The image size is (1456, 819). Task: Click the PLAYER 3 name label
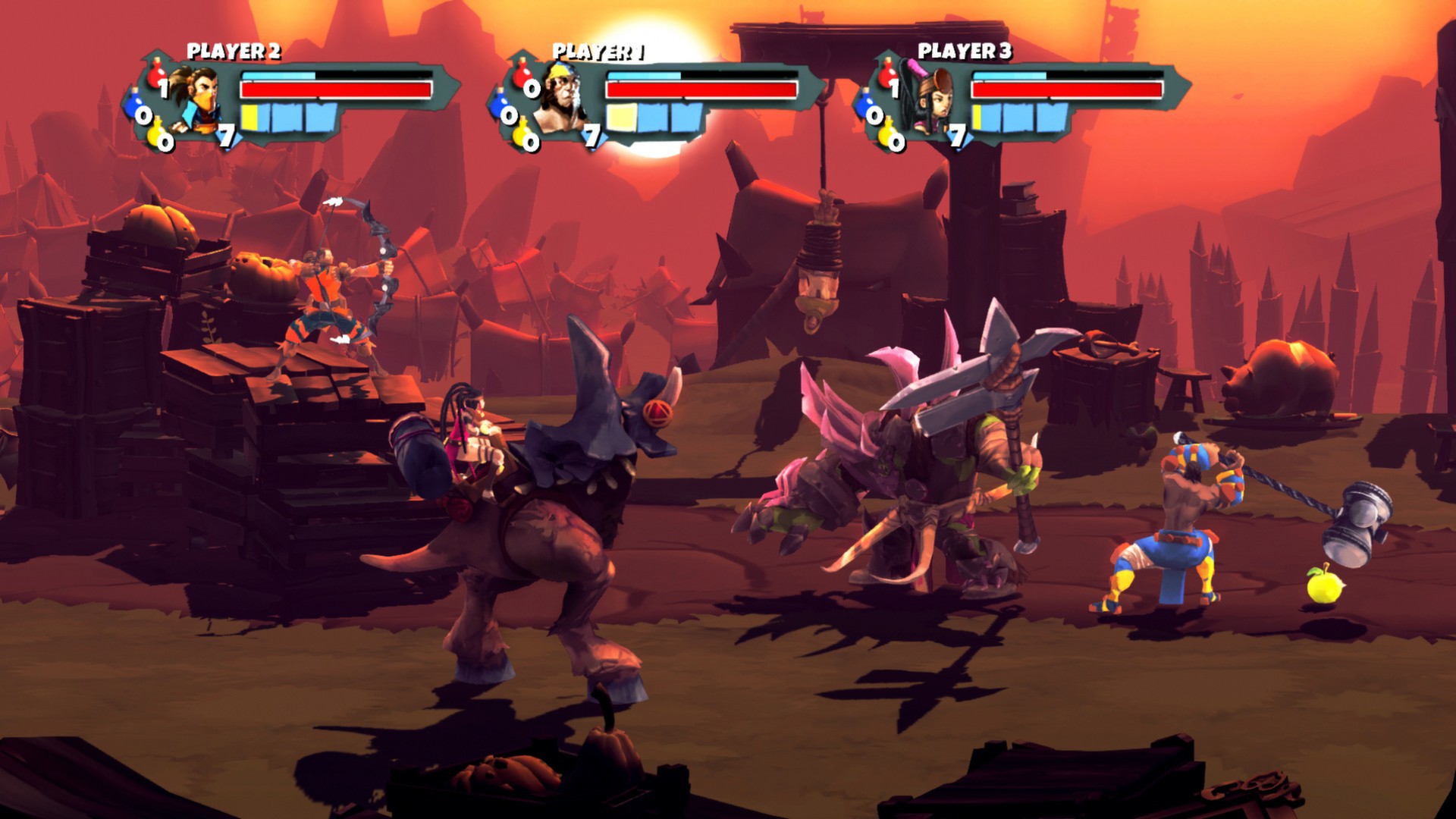(963, 52)
